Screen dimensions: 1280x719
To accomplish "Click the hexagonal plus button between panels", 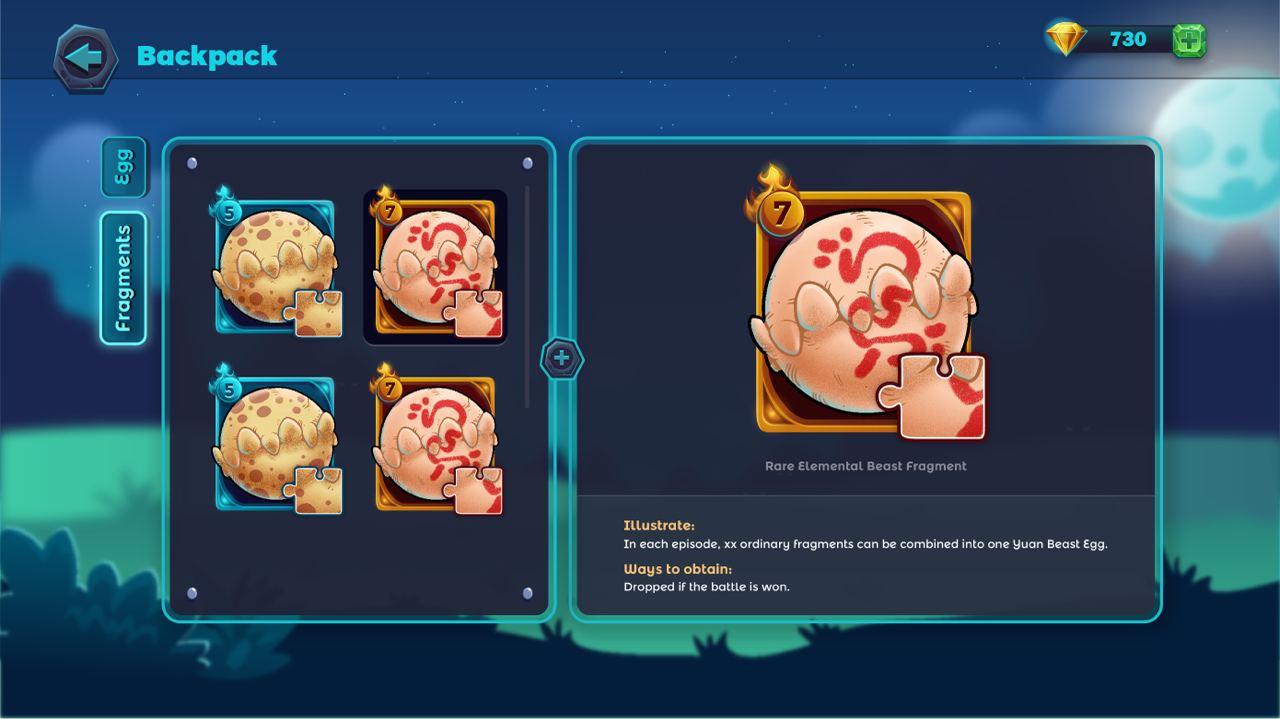I will click(x=562, y=358).
